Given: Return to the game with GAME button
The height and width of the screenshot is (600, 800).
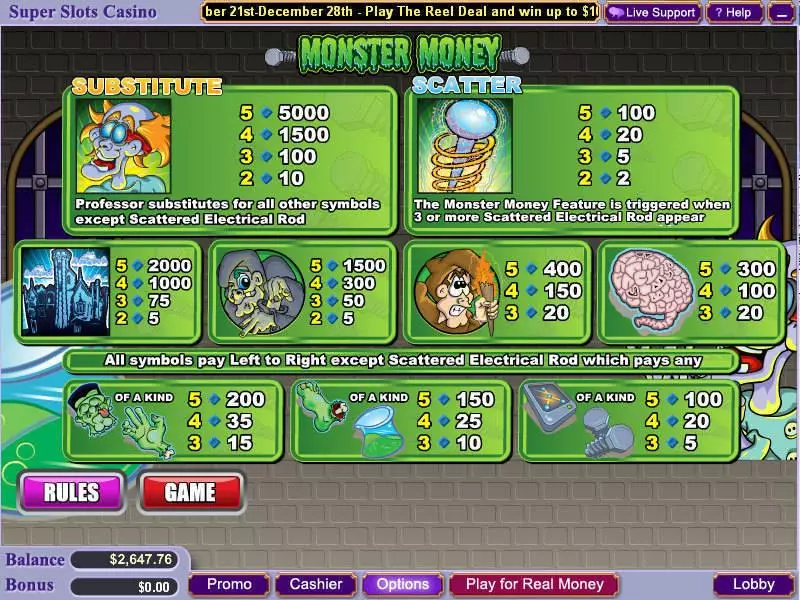Looking at the screenshot, I should [190, 492].
